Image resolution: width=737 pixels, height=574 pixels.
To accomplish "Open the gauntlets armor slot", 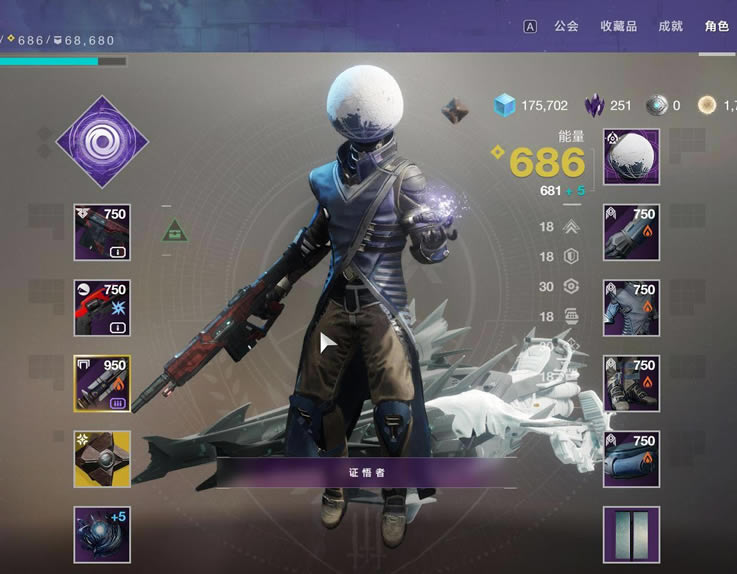I will 631,232.
